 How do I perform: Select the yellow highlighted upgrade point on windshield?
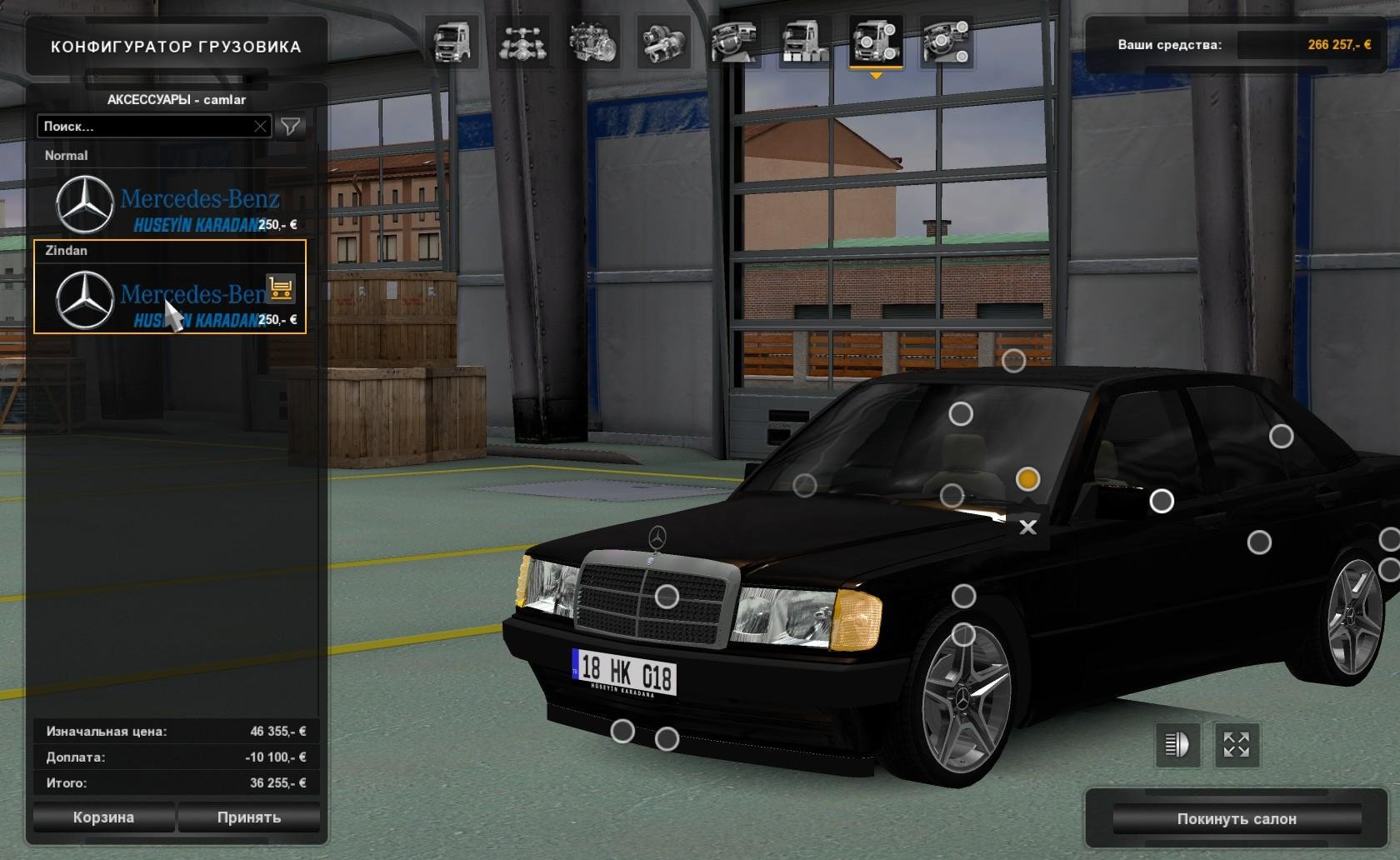click(x=1027, y=479)
